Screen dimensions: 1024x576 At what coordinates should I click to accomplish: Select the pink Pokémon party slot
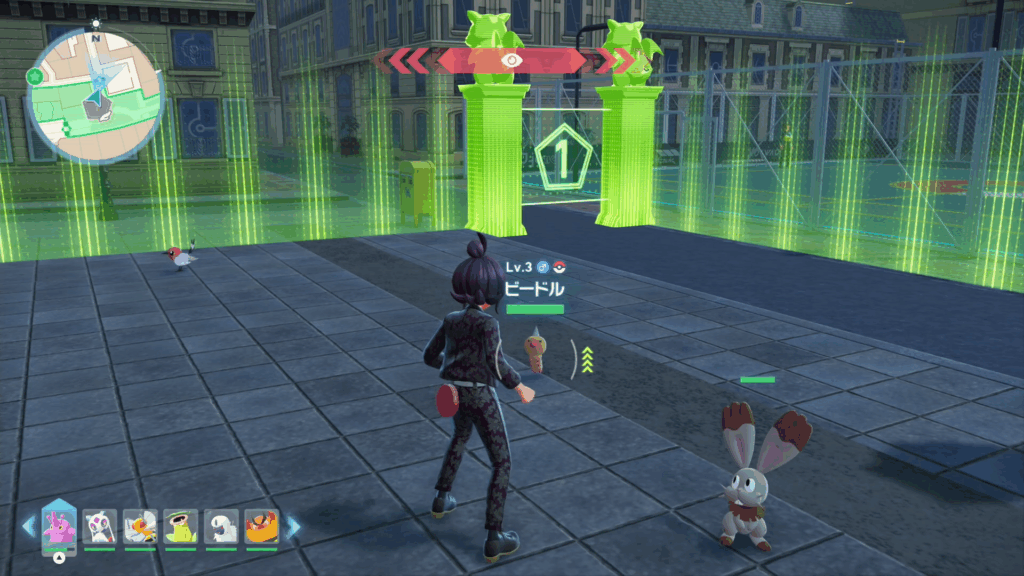pos(59,524)
